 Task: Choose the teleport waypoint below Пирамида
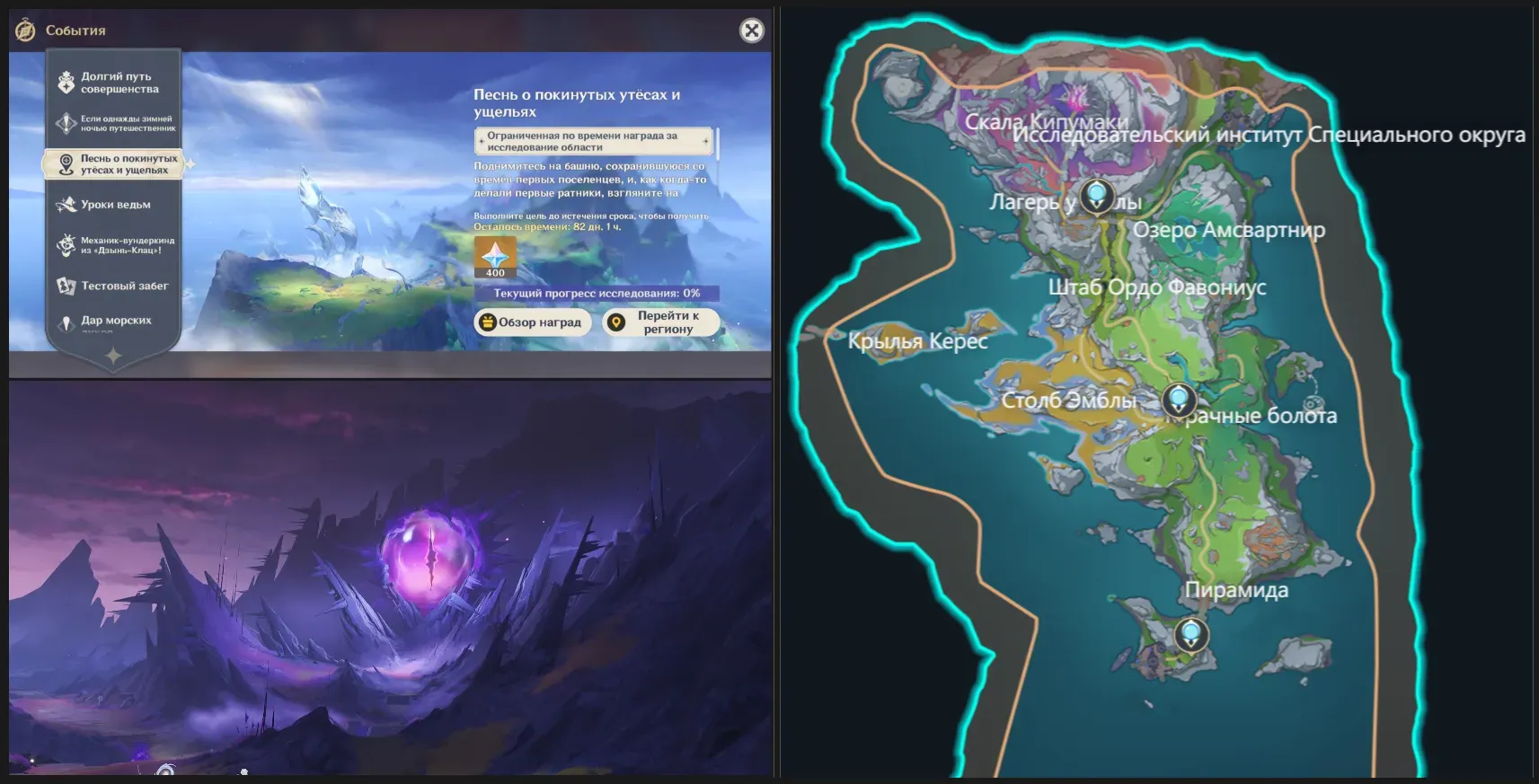click(x=1191, y=634)
